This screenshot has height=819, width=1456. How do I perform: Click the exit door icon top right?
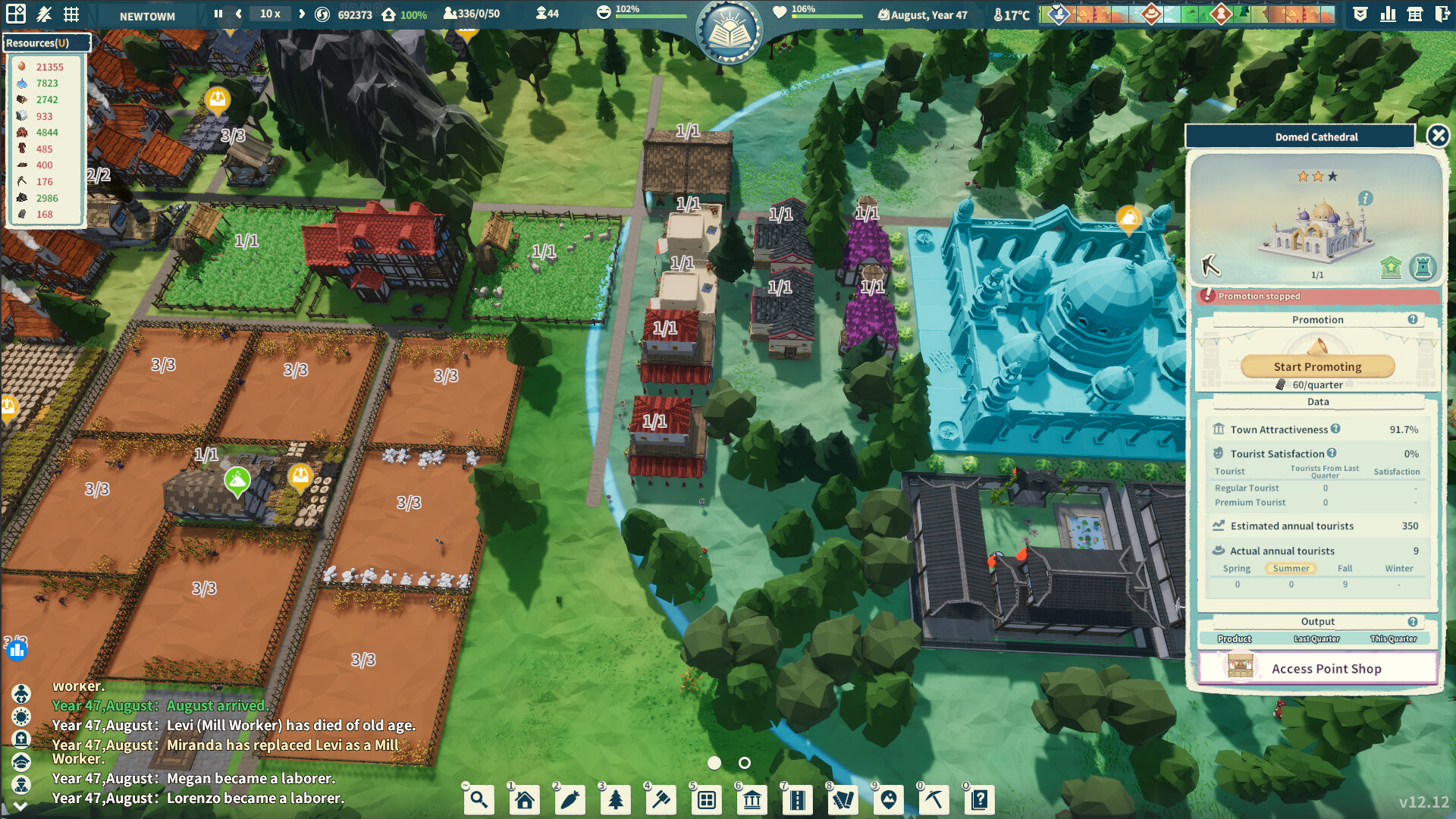(x=1442, y=14)
